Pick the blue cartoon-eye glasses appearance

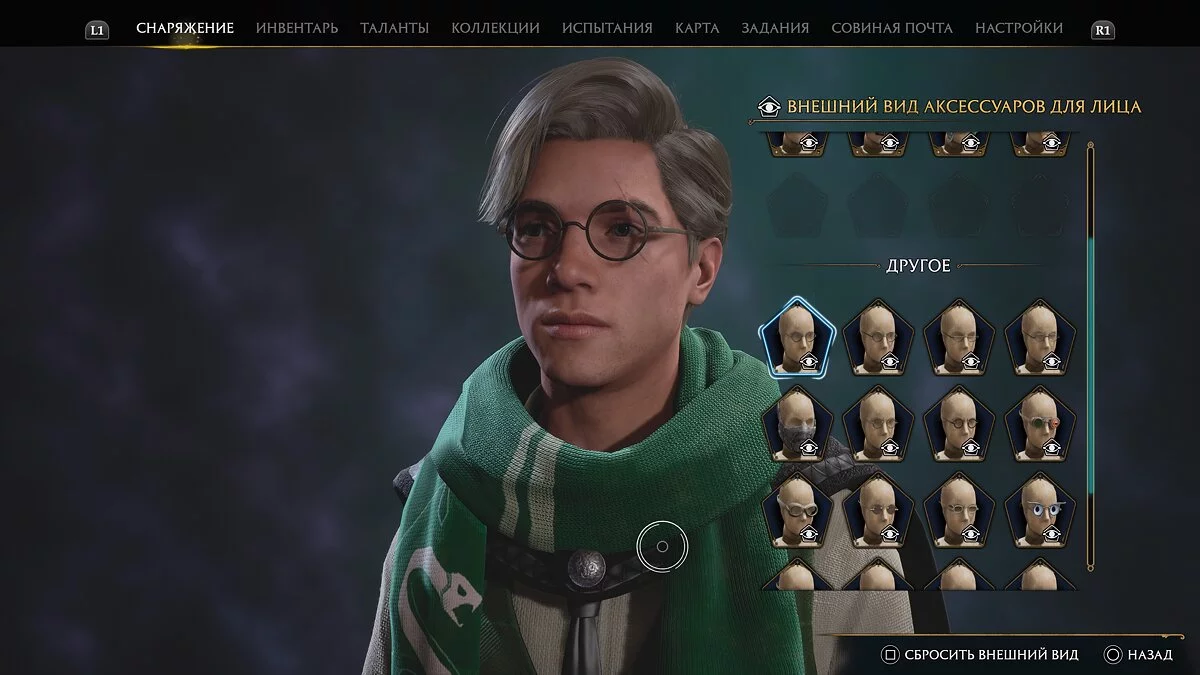click(x=1041, y=509)
